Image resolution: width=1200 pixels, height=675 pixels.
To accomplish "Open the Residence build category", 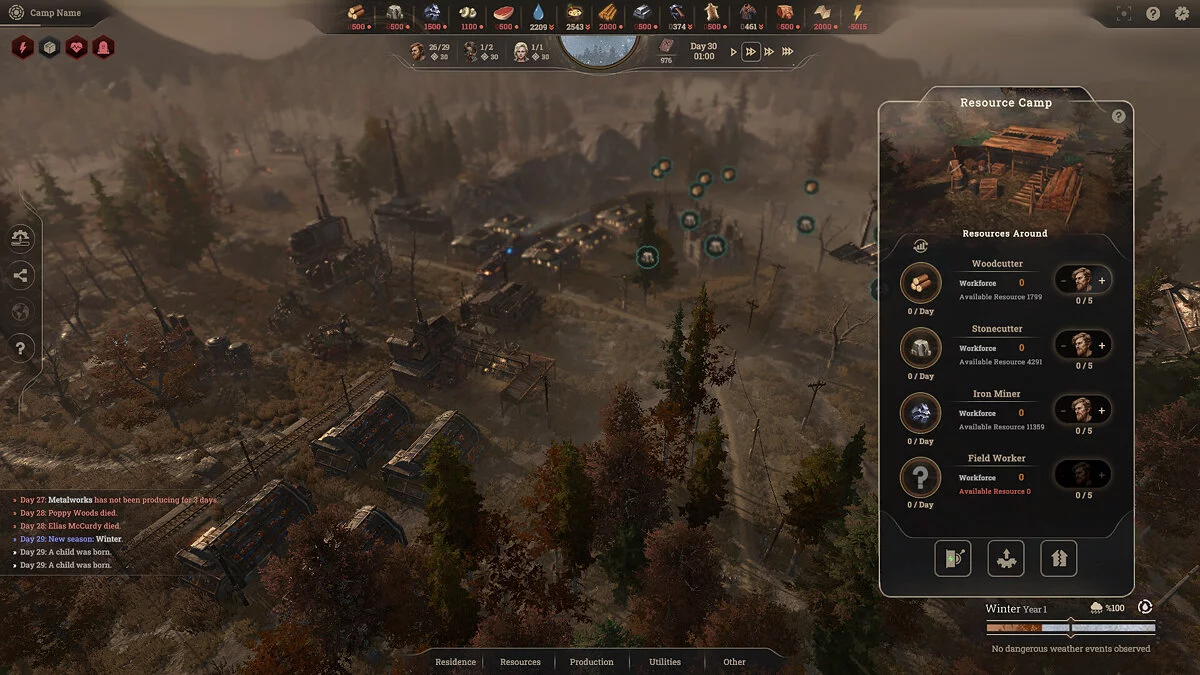I will click(456, 662).
